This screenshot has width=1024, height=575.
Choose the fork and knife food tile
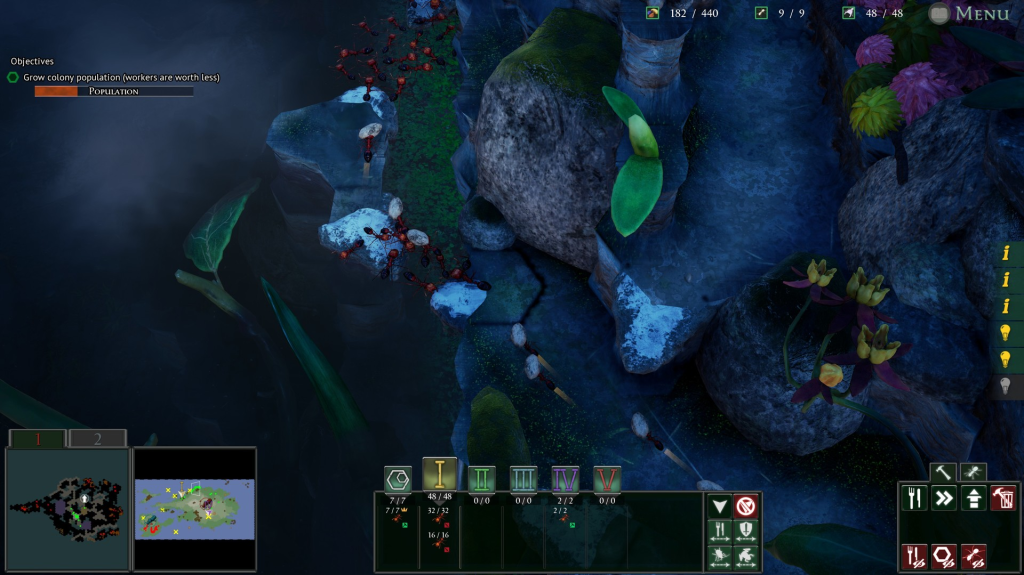coord(914,497)
